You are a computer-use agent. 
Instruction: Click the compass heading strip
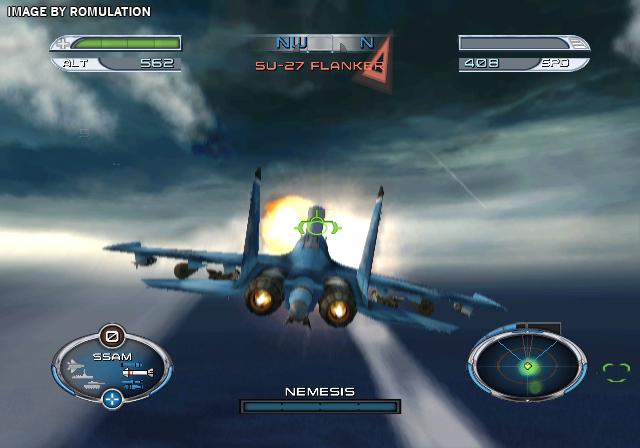click(319, 43)
